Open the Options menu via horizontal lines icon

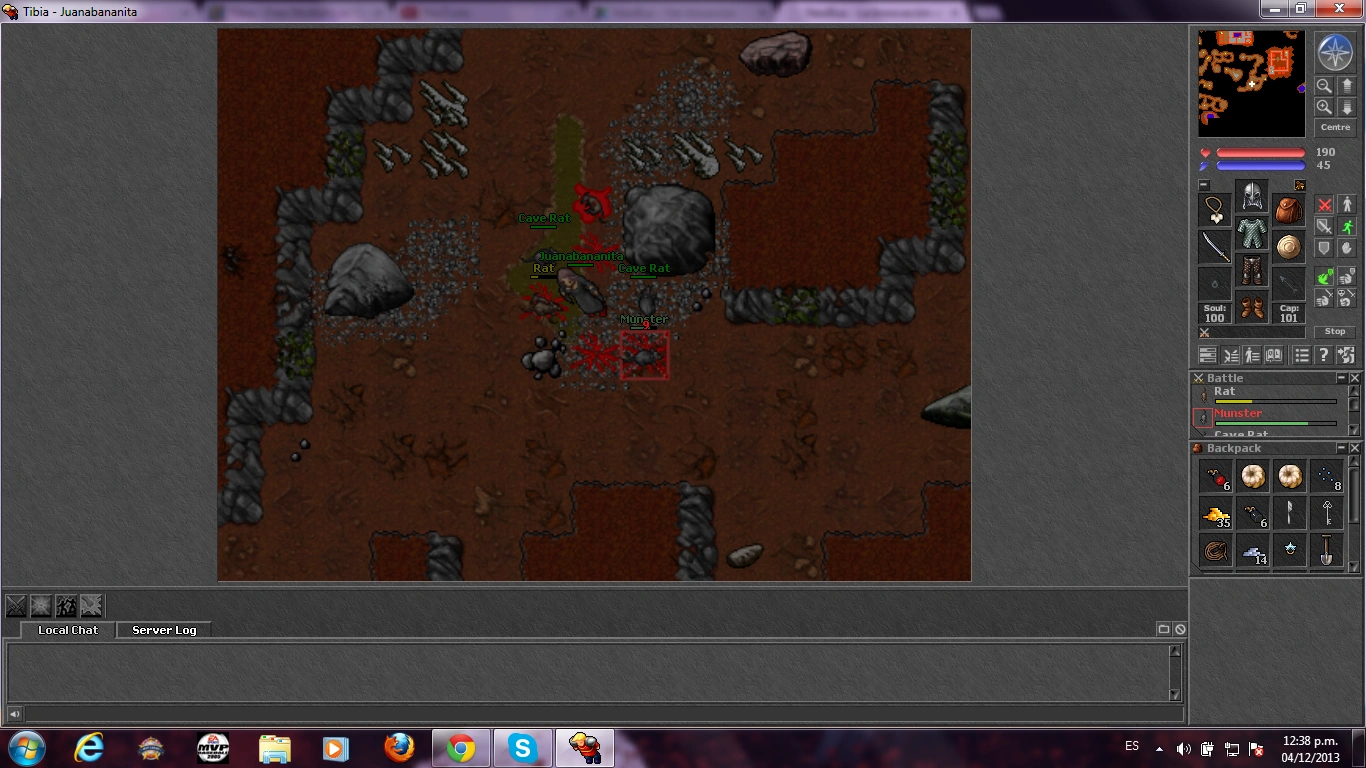tap(1207, 354)
